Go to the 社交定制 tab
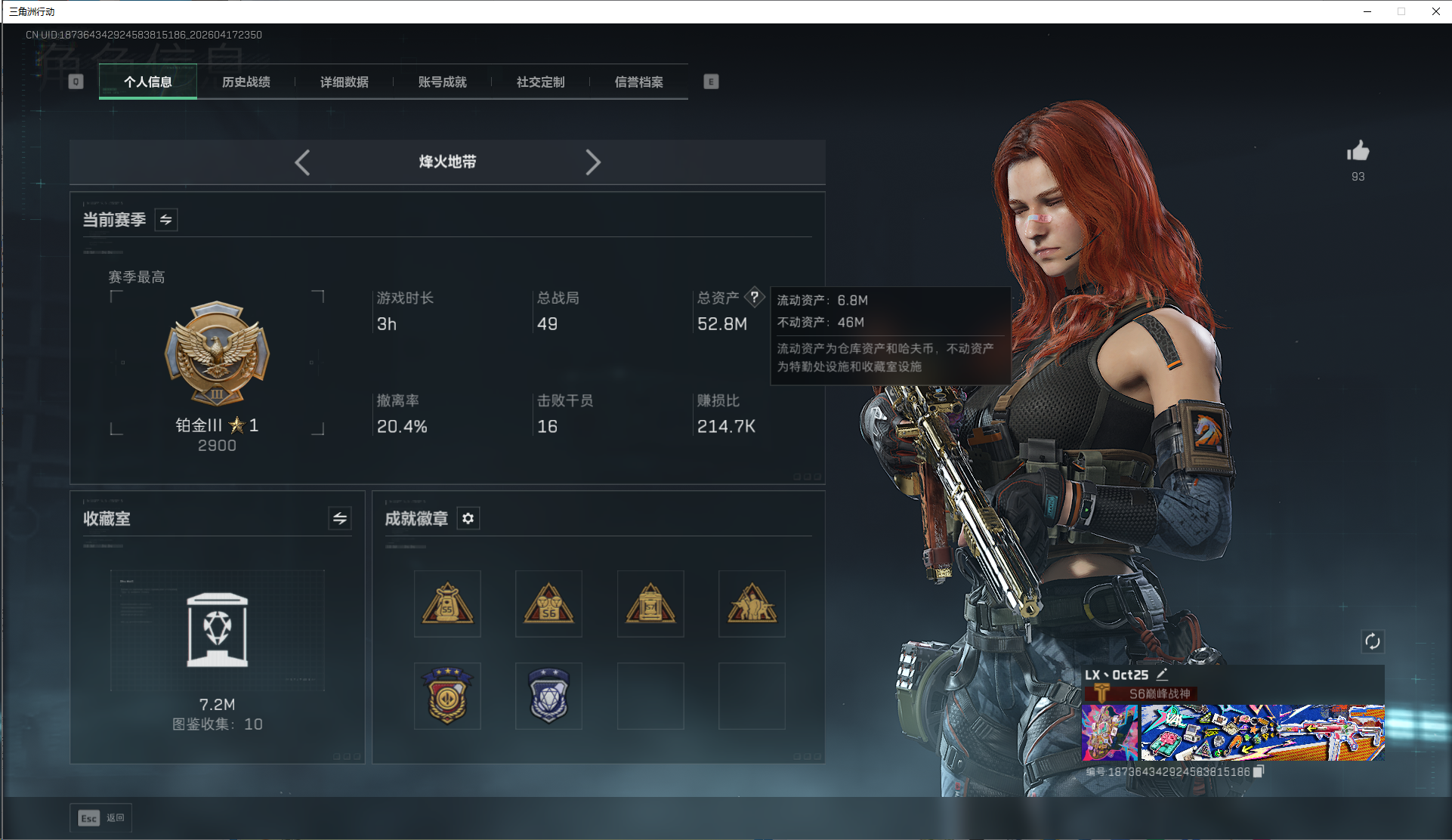1452x840 pixels. [541, 82]
